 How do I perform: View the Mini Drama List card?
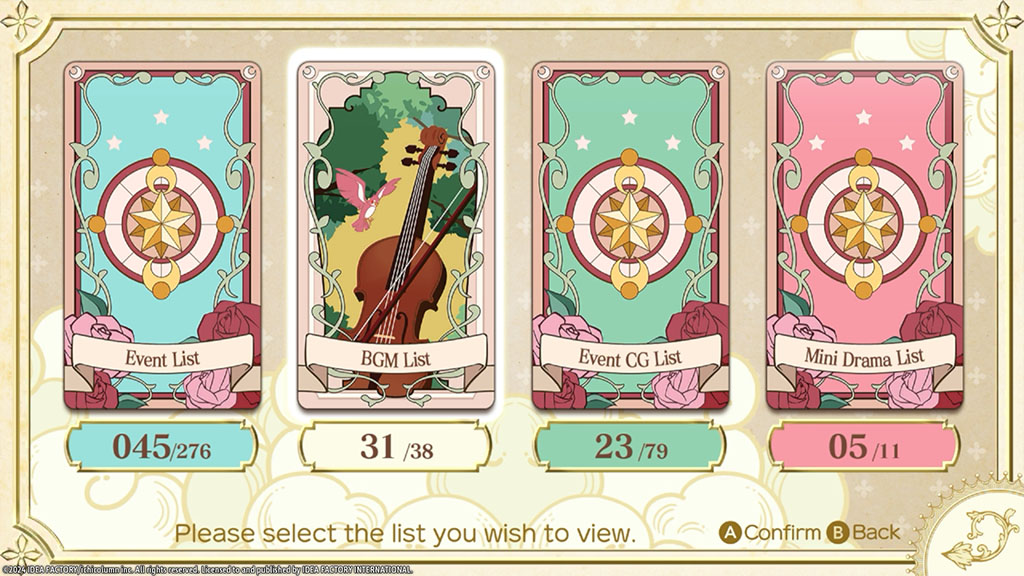[863, 235]
